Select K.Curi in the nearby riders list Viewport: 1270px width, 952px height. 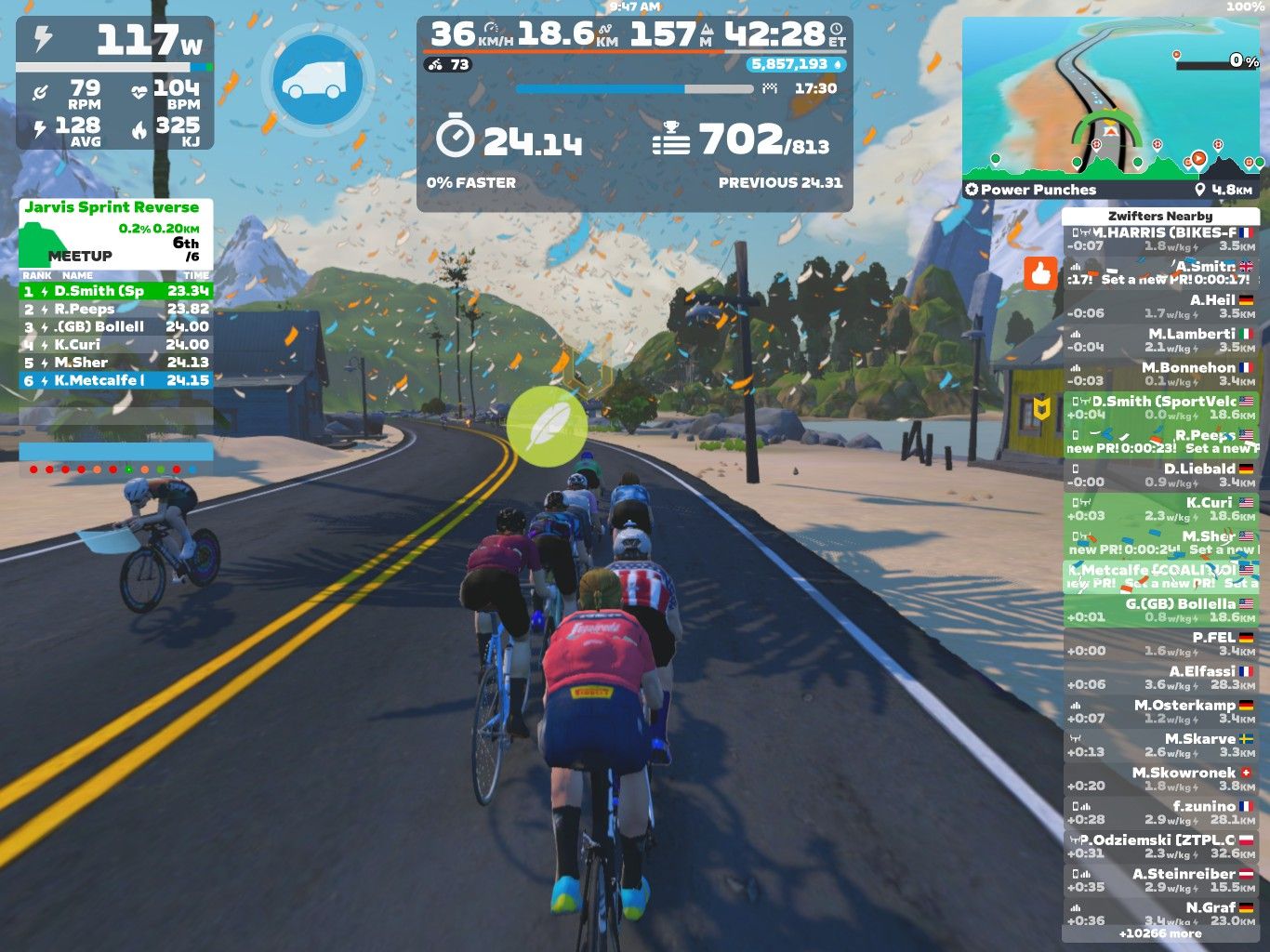pyautogui.click(x=1160, y=509)
